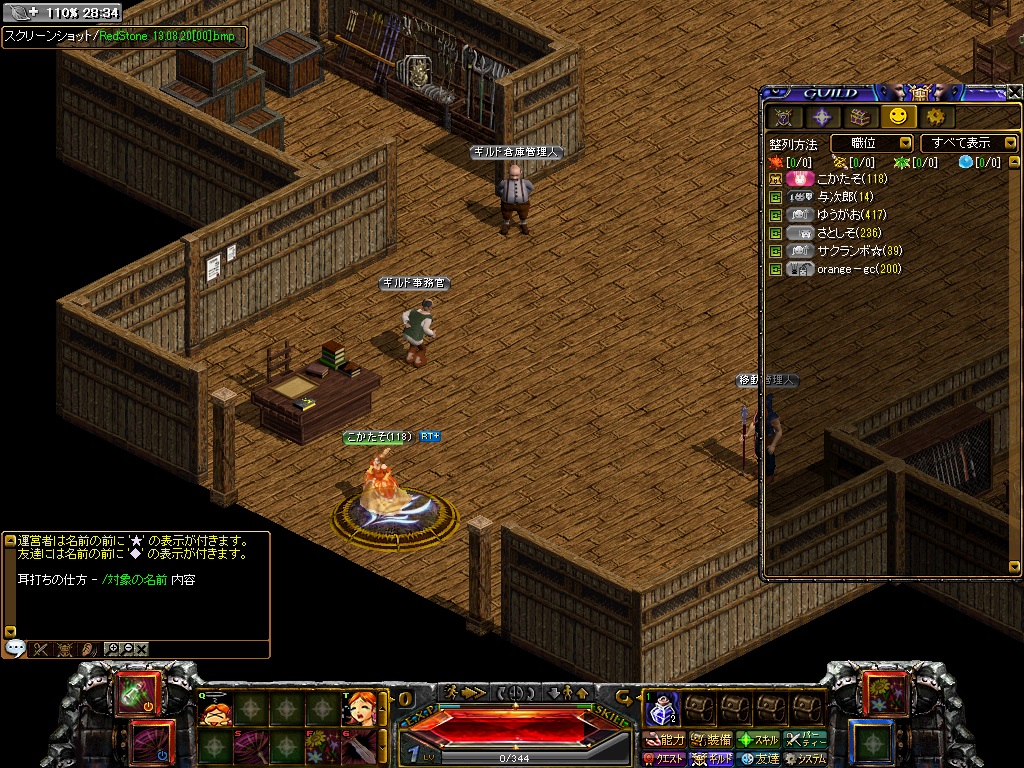Click the chat speech bubble icon
Image resolution: width=1024 pixels, height=768 pixels.
(x=14, y=649)
